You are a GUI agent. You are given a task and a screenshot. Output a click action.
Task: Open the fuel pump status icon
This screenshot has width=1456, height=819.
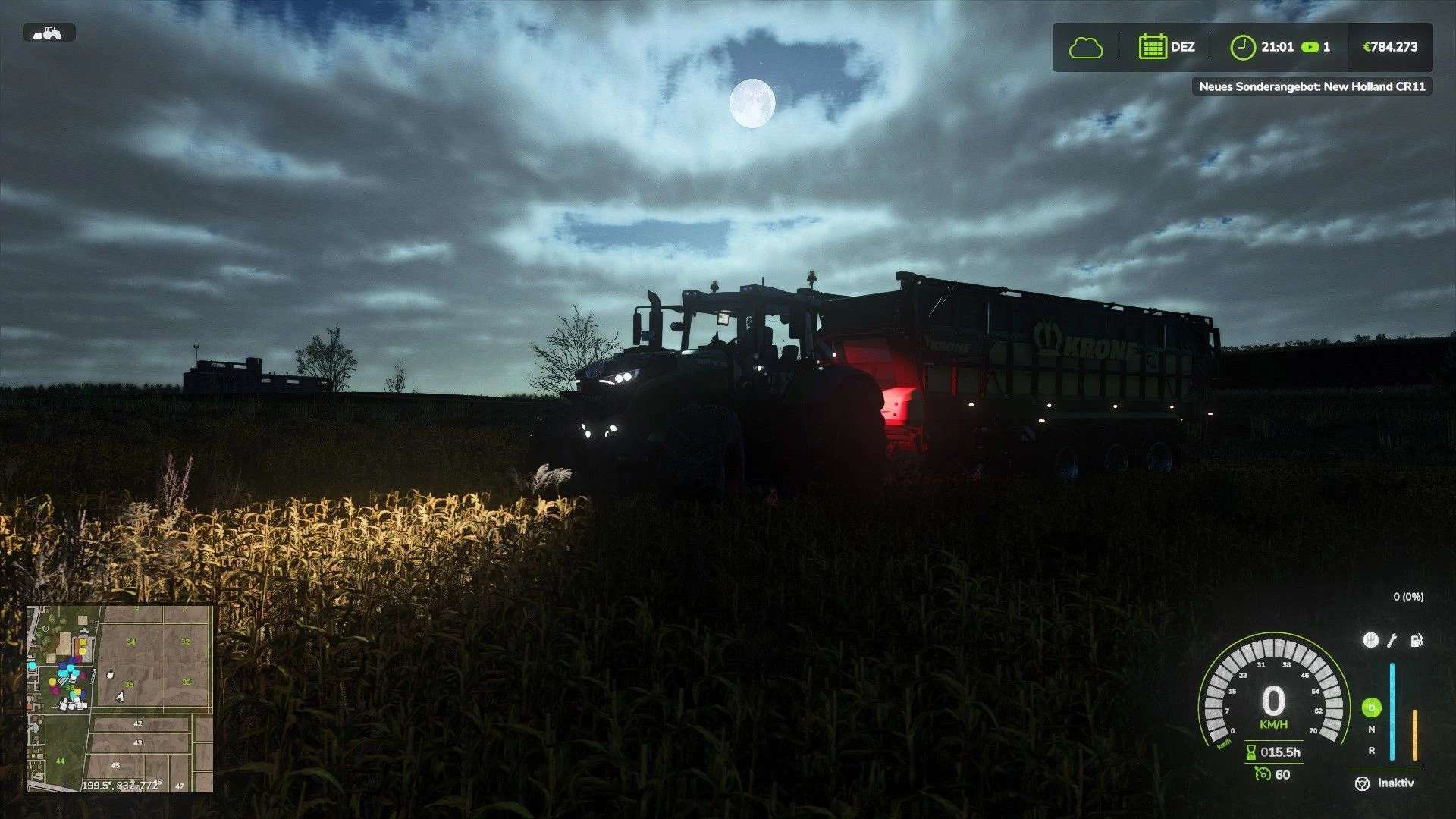coord(1416,641)
